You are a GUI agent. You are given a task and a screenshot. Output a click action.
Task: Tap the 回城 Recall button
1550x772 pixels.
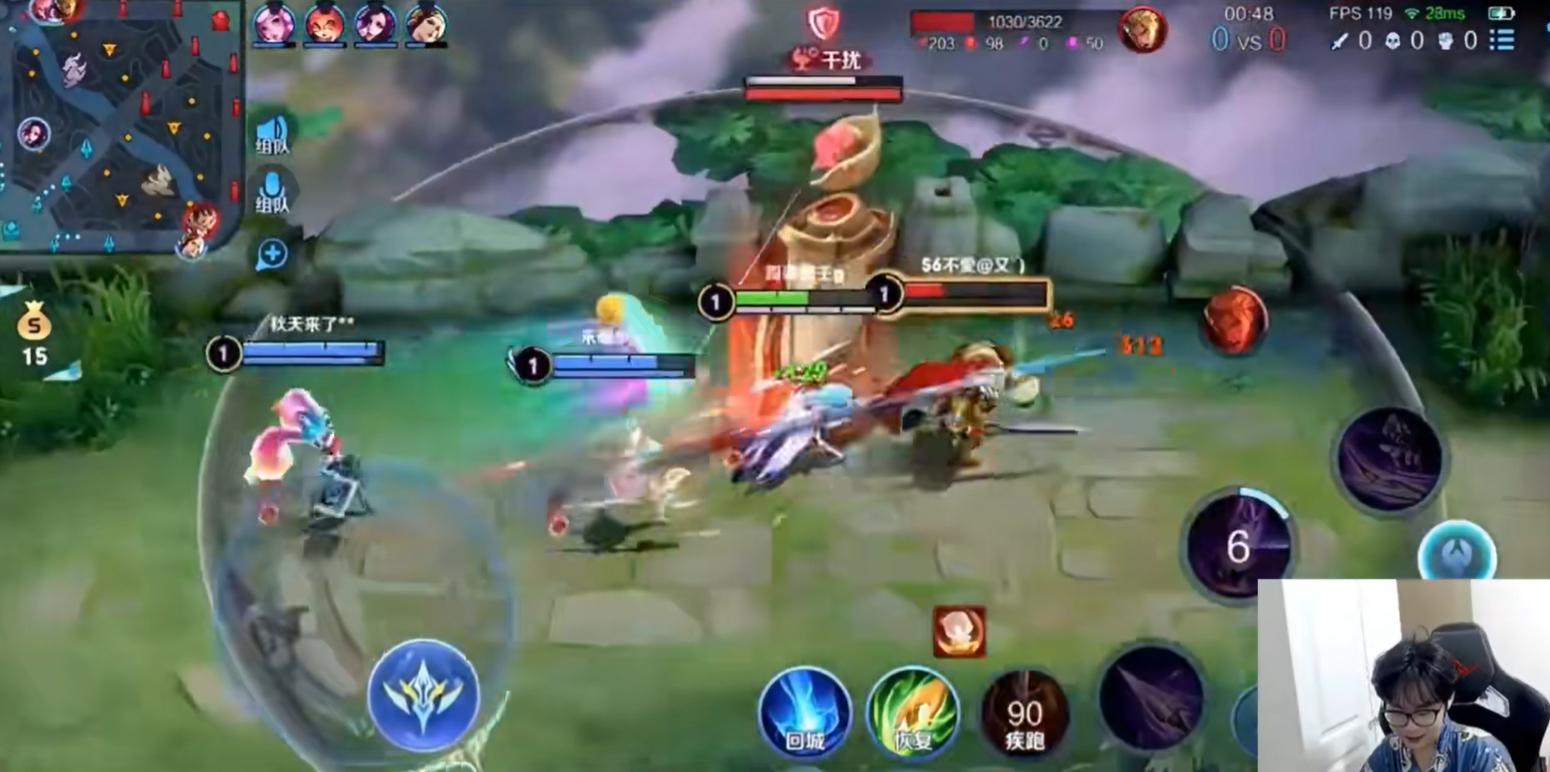[x=805, y=710]
